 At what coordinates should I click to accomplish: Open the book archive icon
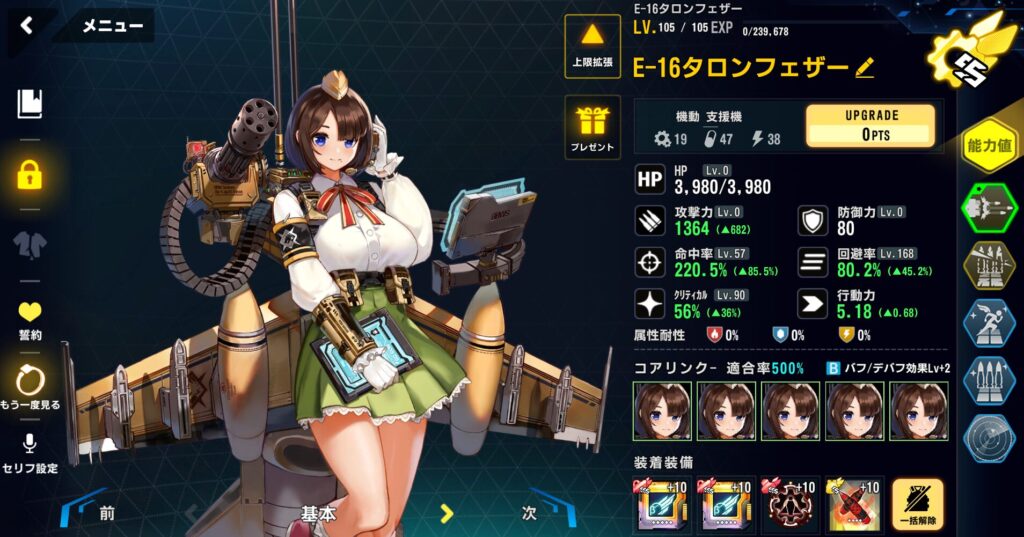(30, 103)
